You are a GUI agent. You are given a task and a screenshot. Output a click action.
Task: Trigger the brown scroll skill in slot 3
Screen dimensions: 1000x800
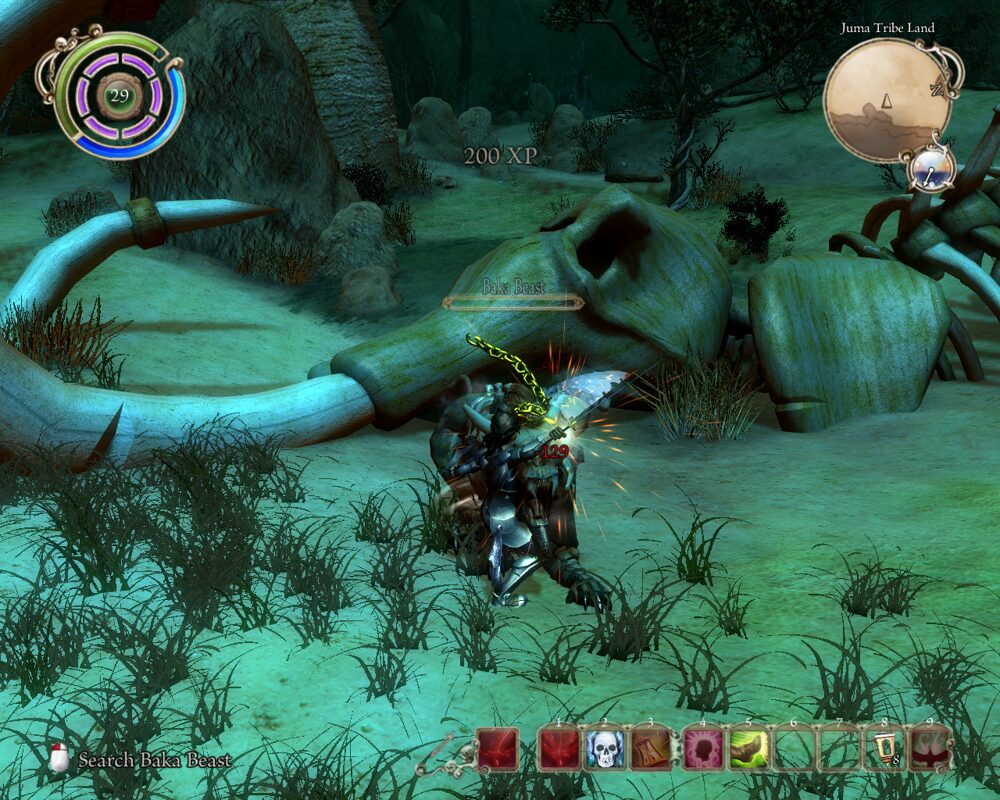(650, 747)
